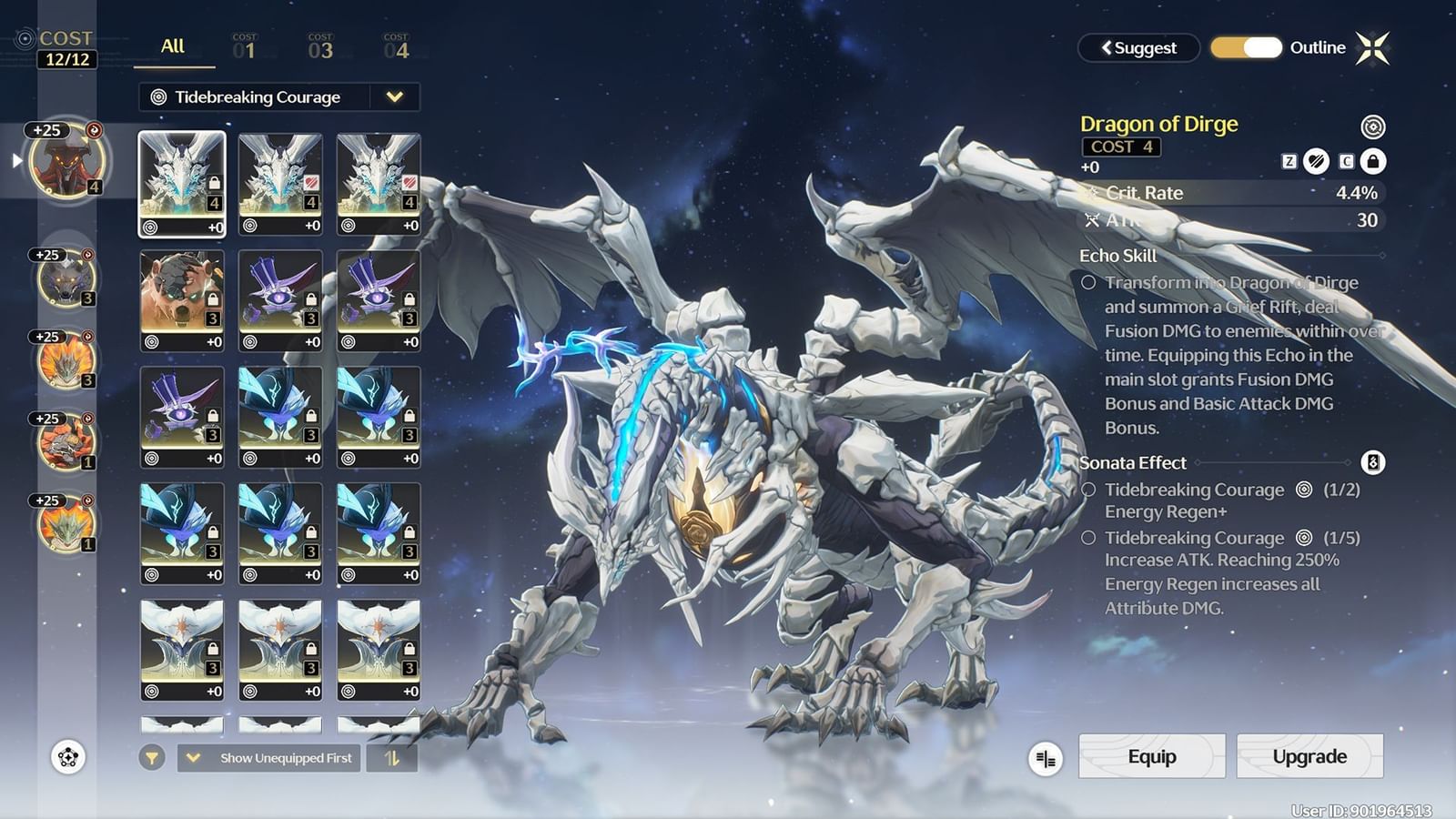The height and width of the screenshot is (819, 1456).
Task: Toggle sort order using the arrows icon
Action: click(x=391, y=757)
